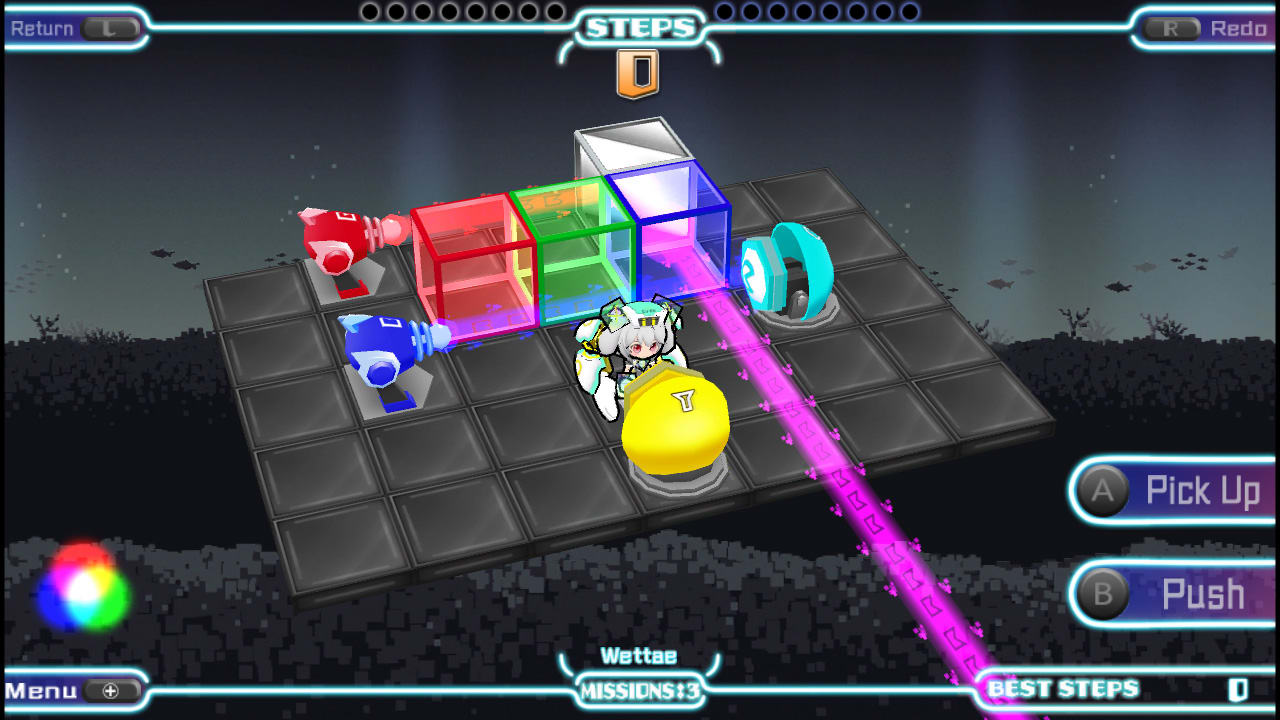Click the MISSIONS:3 label at the bottom
Screen dimensions: 1280x720
tap(640, 690)
